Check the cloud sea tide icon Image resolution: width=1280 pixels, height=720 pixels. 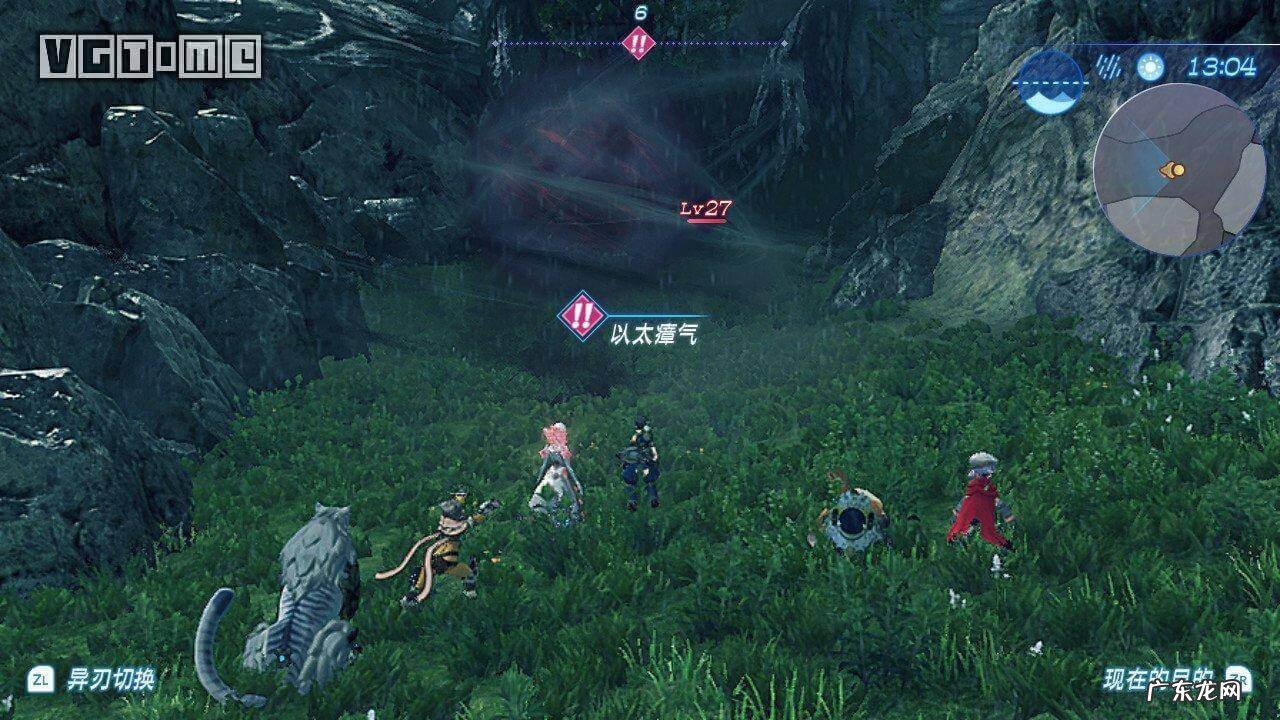tap(1049, 84)
